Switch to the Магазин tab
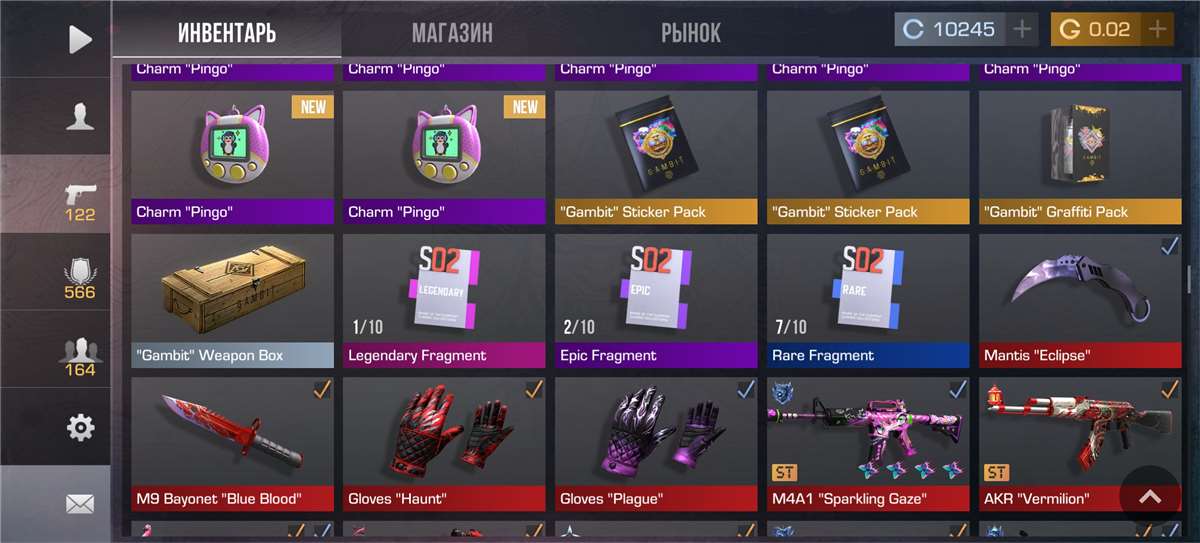Image resolution: width=1200 pixels, height=543 pixels. [452, 33]
